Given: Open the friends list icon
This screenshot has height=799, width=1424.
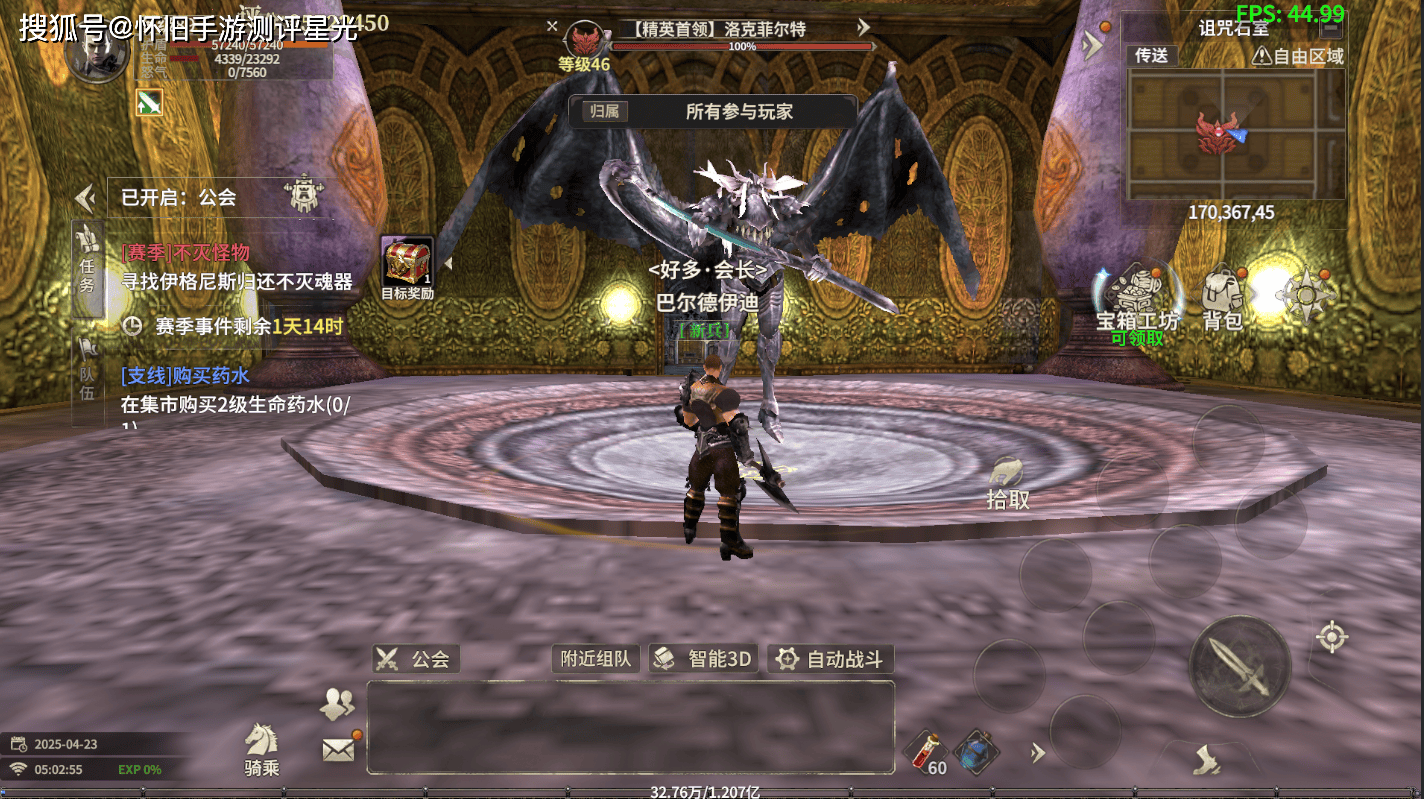Looking at the screenshot, I should pyautogui.click(x=337, y=704).
